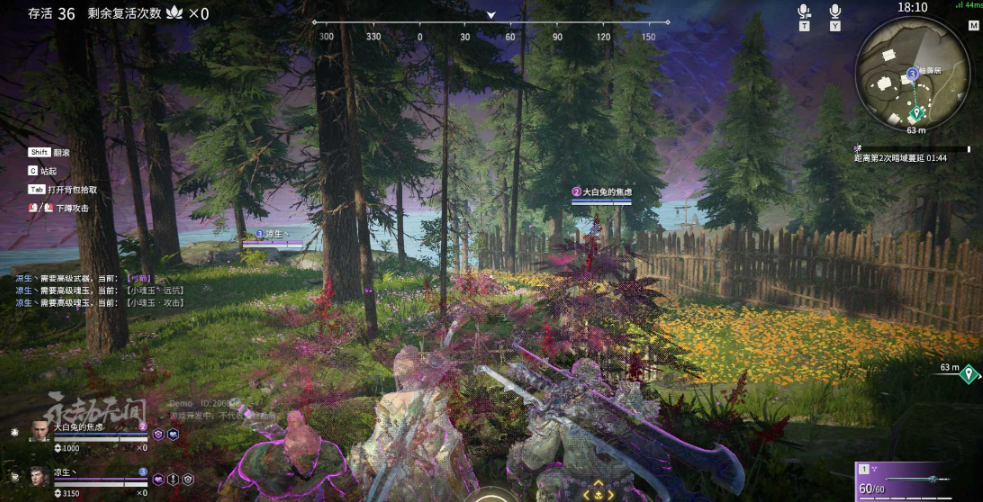Click the 大白兔的焦虑 nameplate above teammate
983x502 pixels.
point(602,191)
